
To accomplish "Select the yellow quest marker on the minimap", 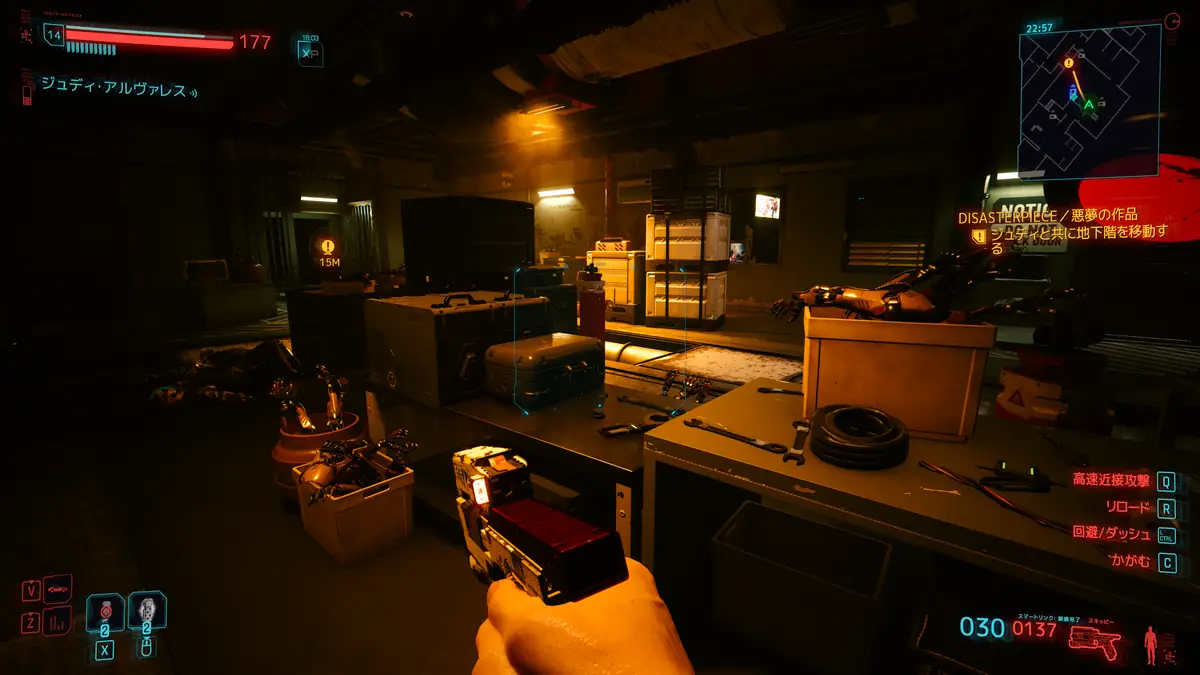I will 1068,61.
